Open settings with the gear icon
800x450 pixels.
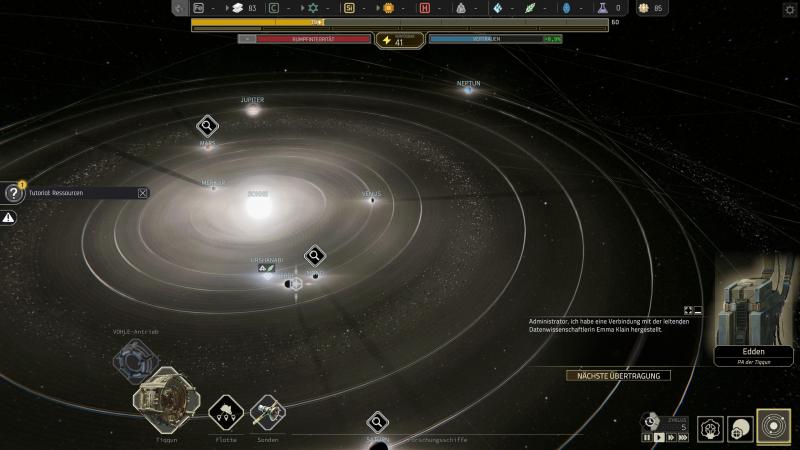790,9
